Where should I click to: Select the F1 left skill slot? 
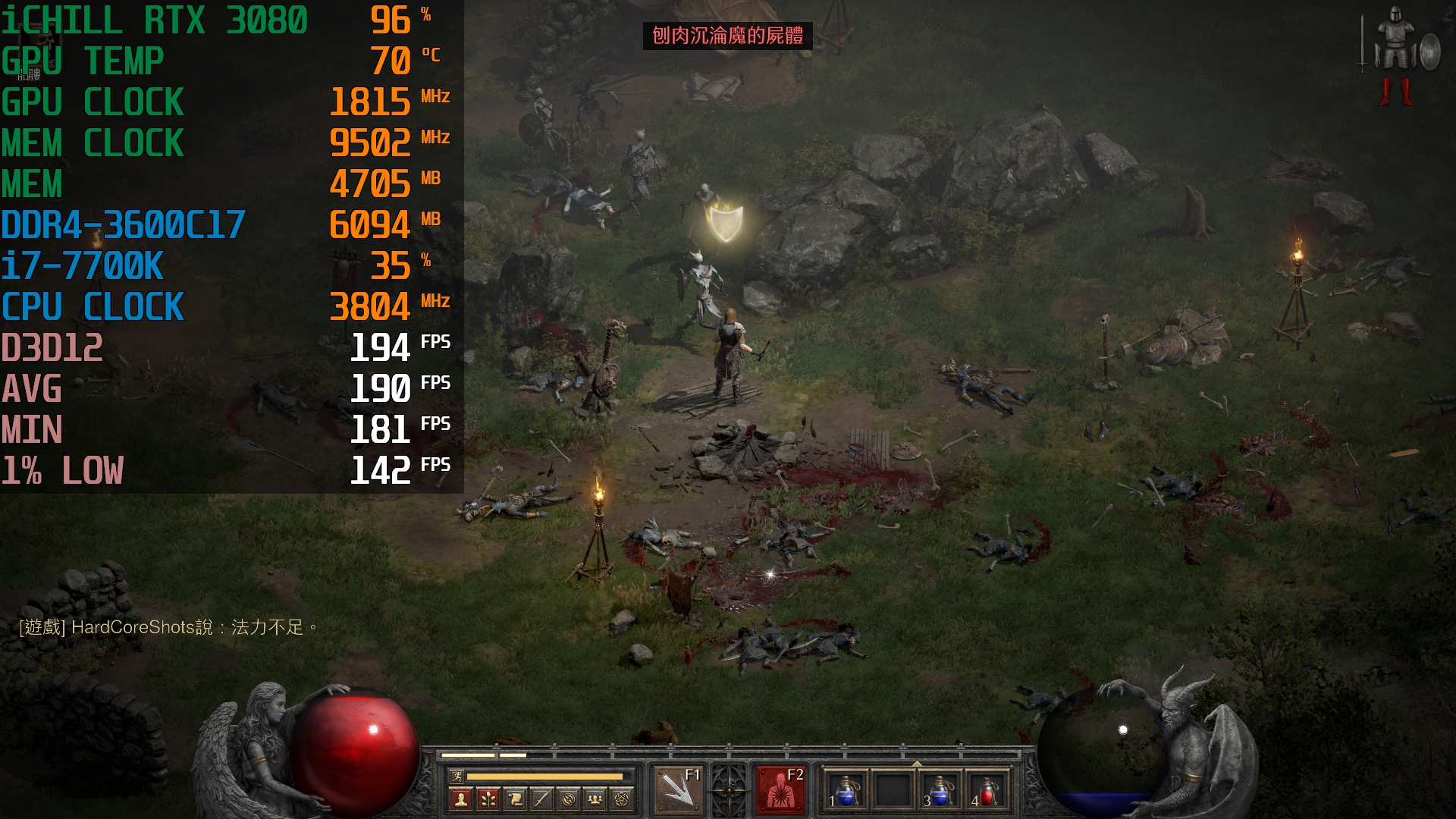point(677,790)
